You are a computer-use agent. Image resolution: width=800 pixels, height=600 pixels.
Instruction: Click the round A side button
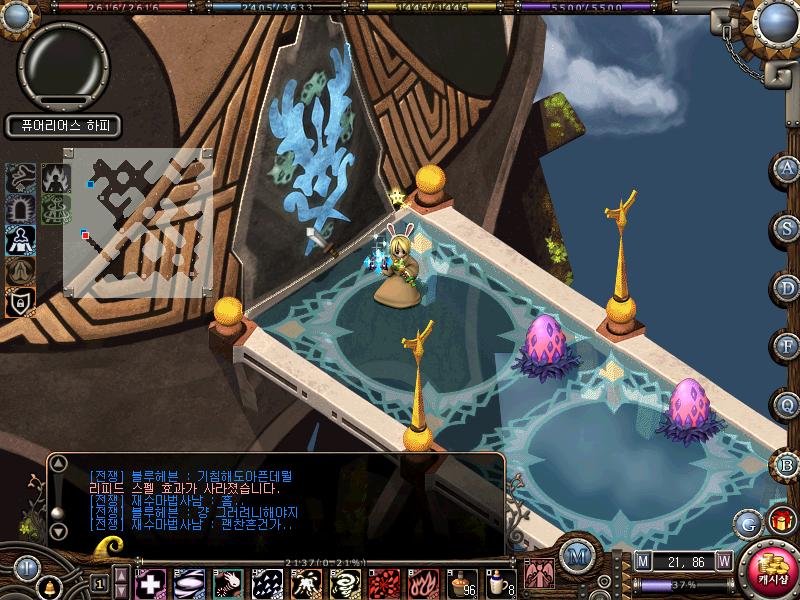(787, 168)
